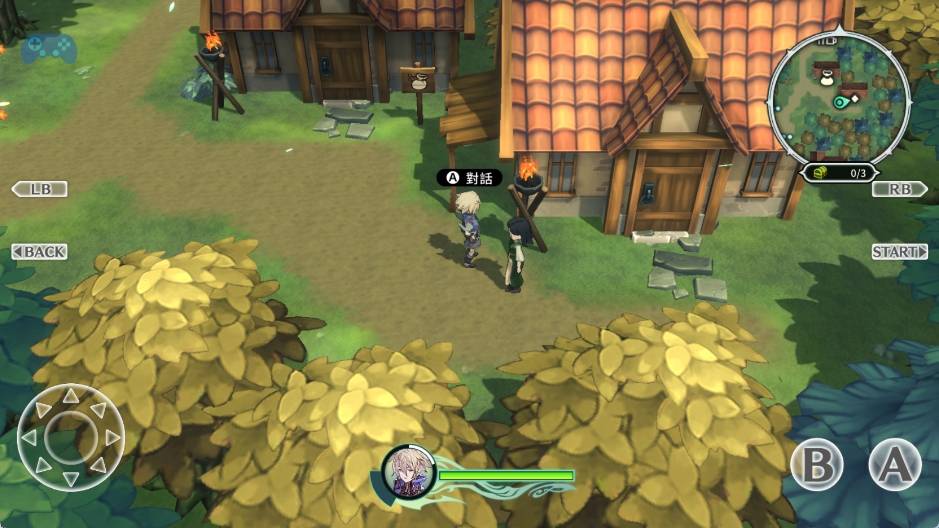939x528 pixels.
Task: Click the treasure chest counter icon
Action: tap(820, 172)
